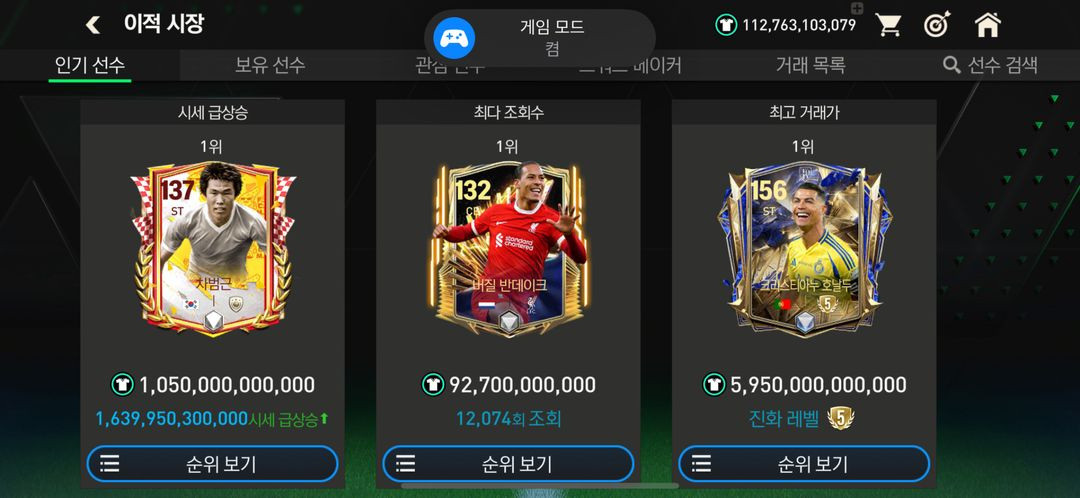Open the shopping cart store icon
1080x498 pixels.
888,25
